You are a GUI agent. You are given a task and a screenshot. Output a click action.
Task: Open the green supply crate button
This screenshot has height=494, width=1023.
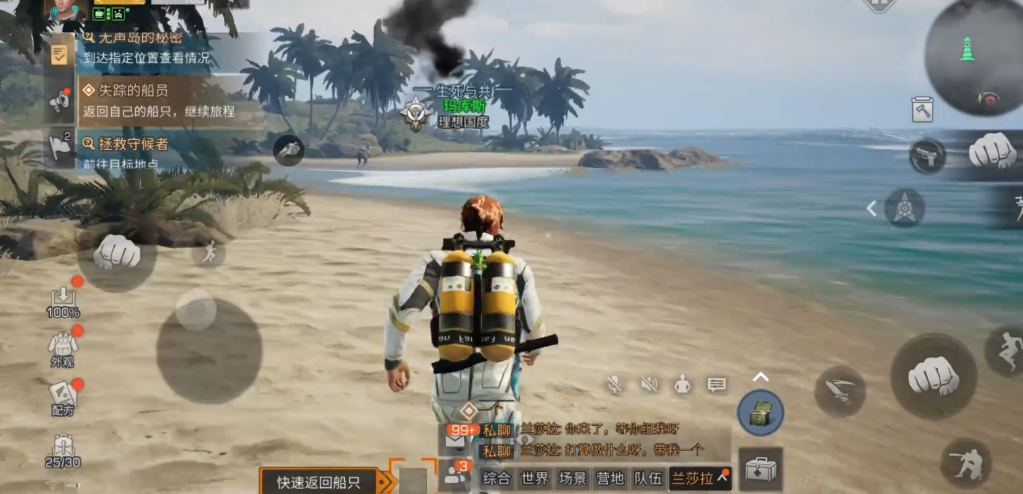pyautogui.click(x=760, y=411)
